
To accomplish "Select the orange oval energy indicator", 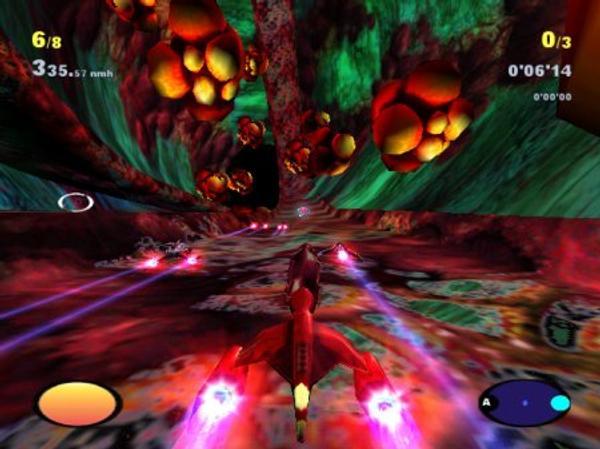I will pos(78,403).
